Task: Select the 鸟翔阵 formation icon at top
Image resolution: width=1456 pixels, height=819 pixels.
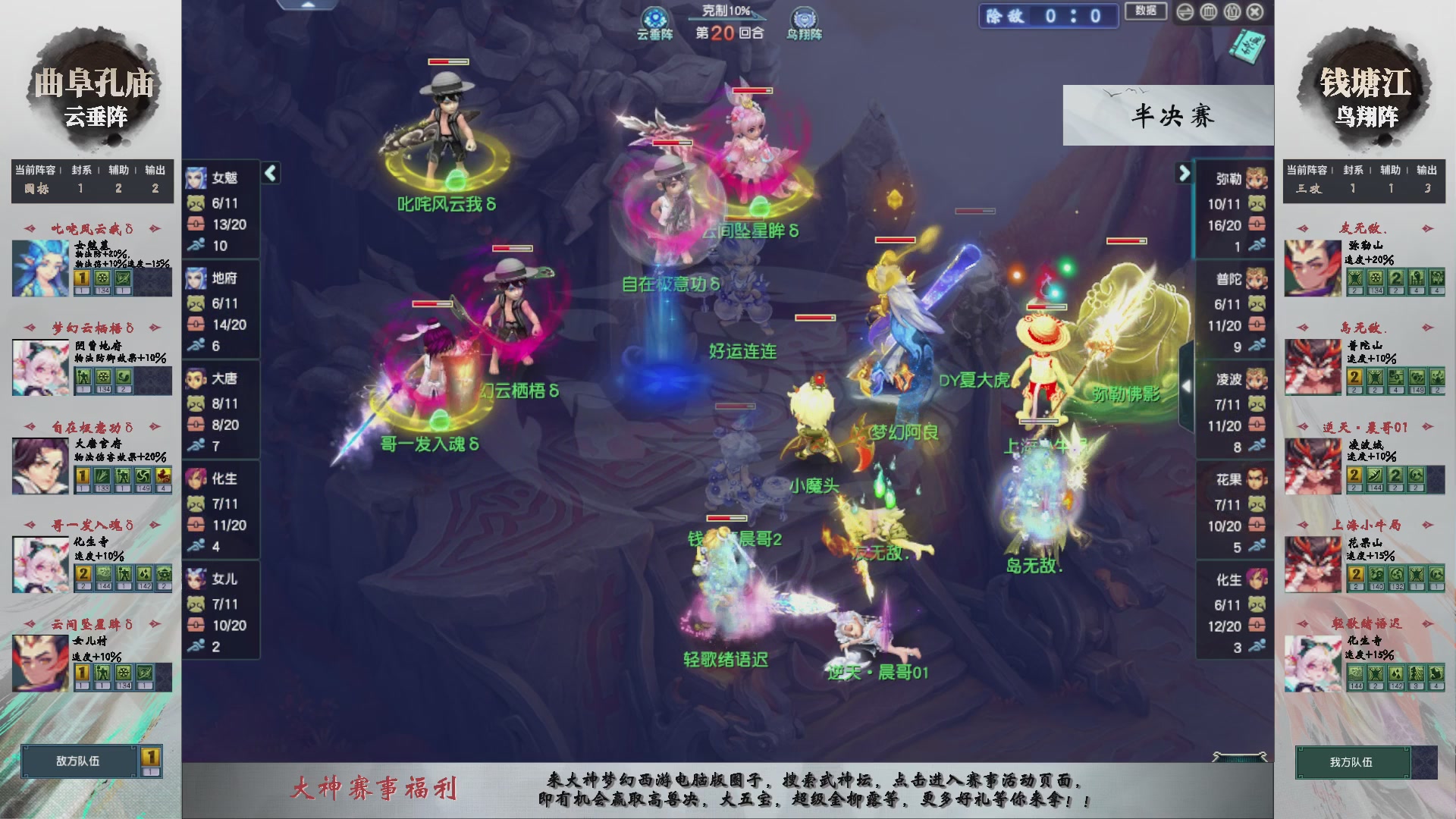Action: pos(805,16)
